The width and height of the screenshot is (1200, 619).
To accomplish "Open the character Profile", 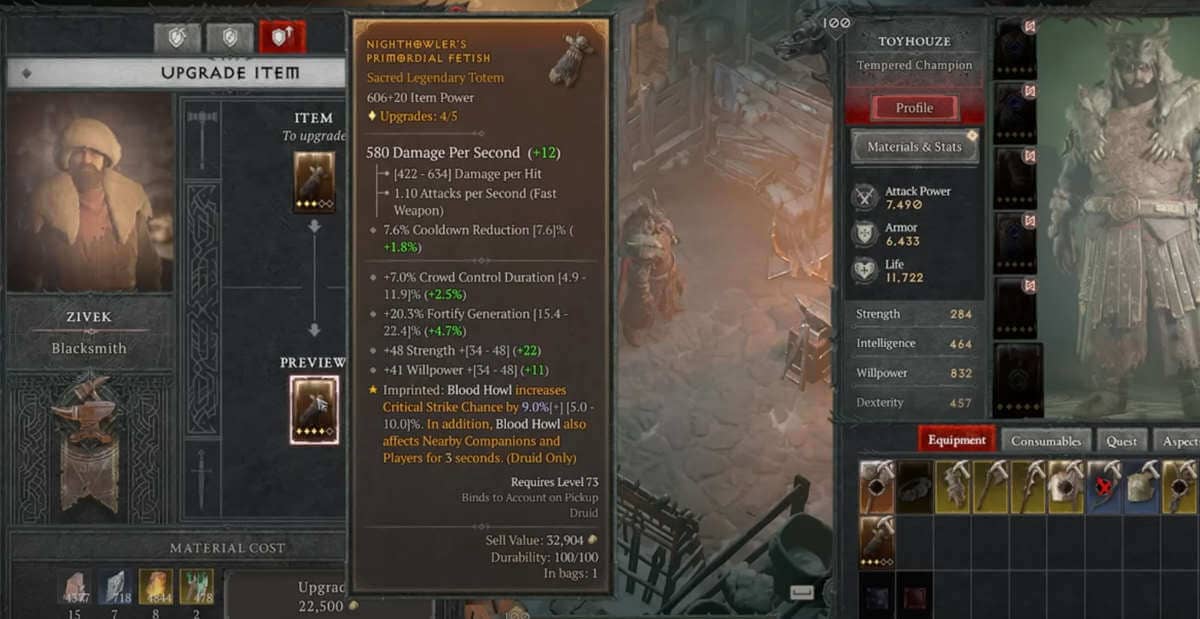I will click(914, 108).
